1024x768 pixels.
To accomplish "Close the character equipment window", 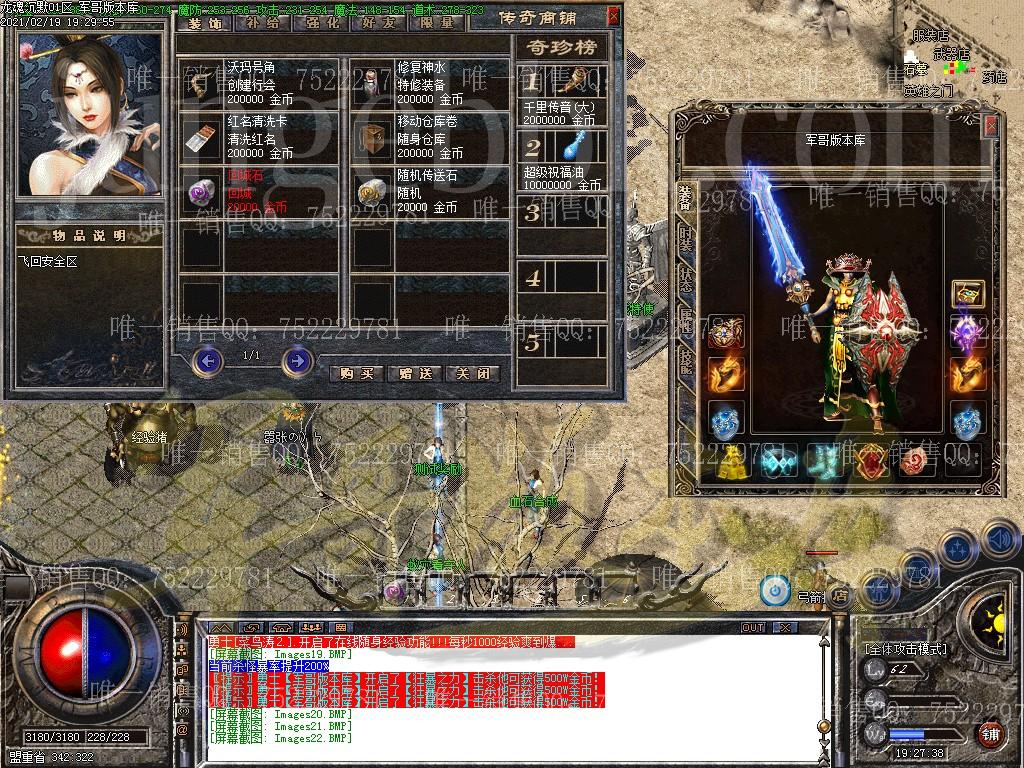I will click(990, 125).
